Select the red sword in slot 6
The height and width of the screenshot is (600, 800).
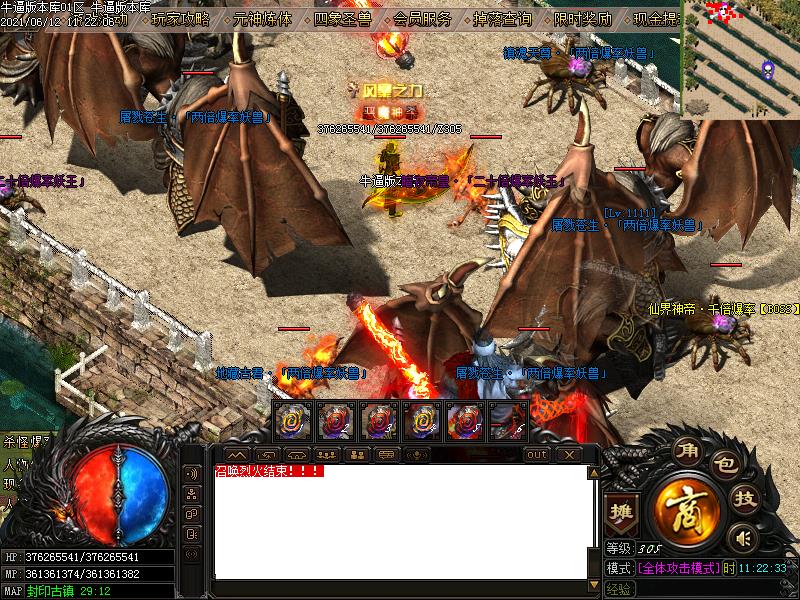coord(507,421)
